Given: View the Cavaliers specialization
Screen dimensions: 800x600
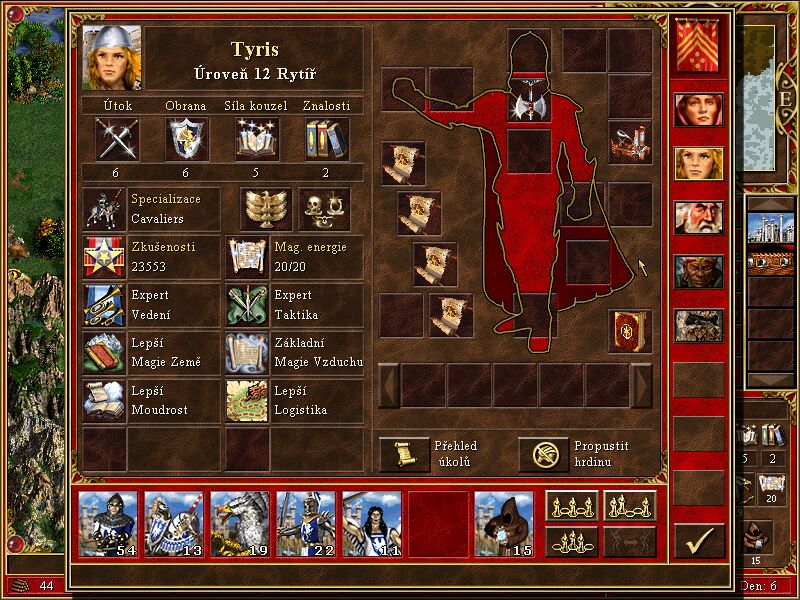Looking at the screenshot, I should coord(104,210).
